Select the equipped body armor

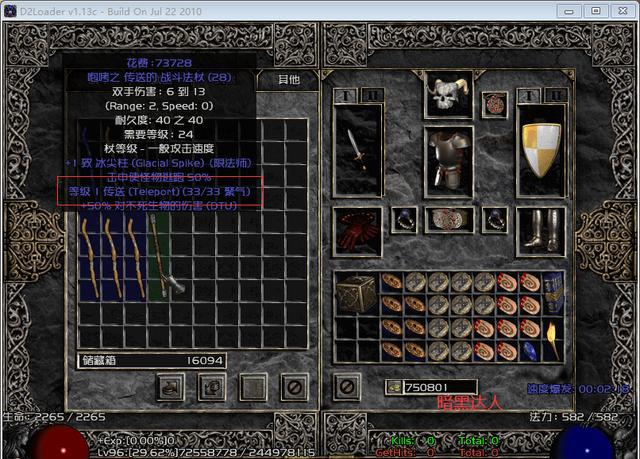tap(447, 158)
